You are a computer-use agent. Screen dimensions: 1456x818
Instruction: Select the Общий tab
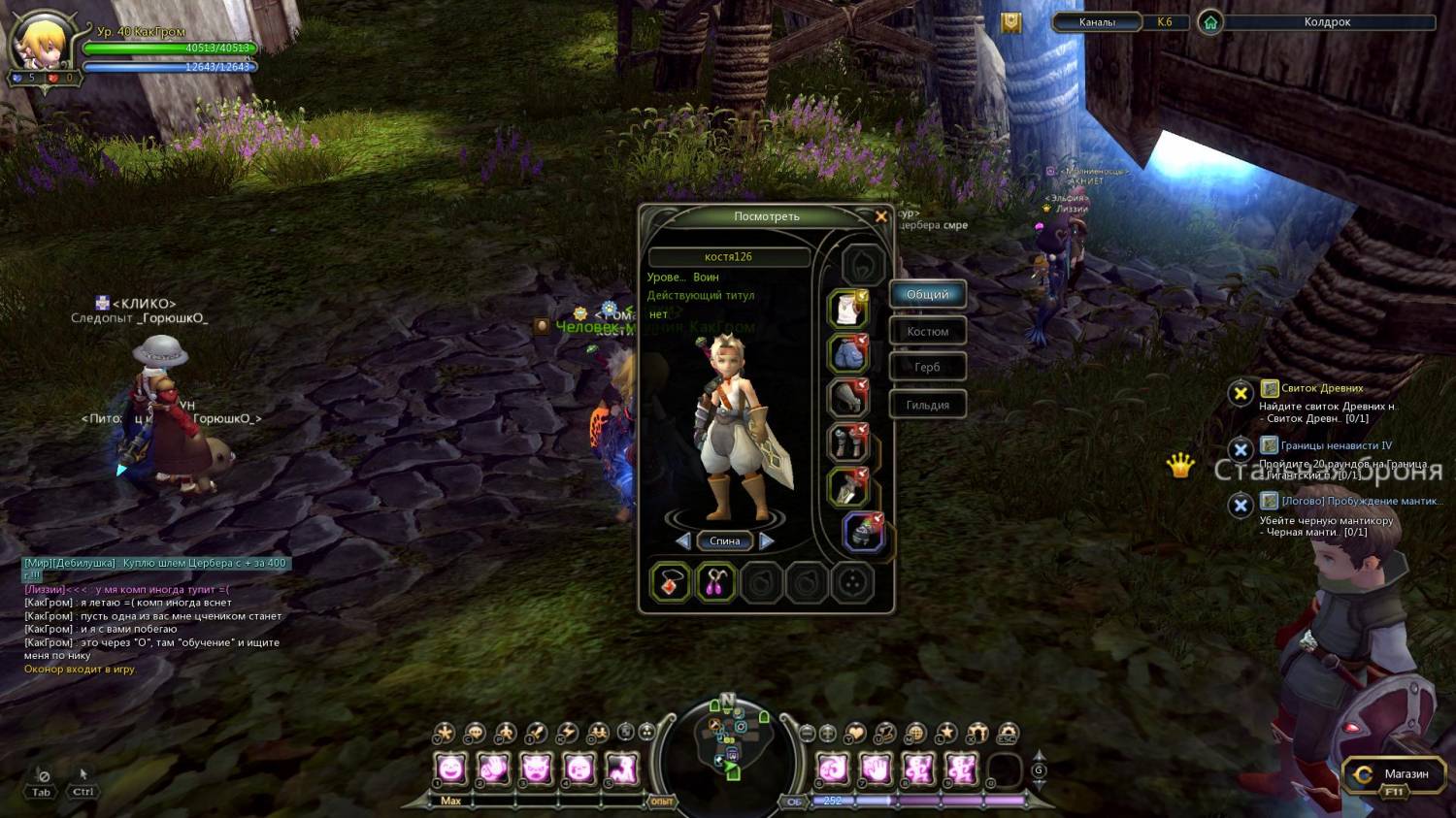point(928,295)
